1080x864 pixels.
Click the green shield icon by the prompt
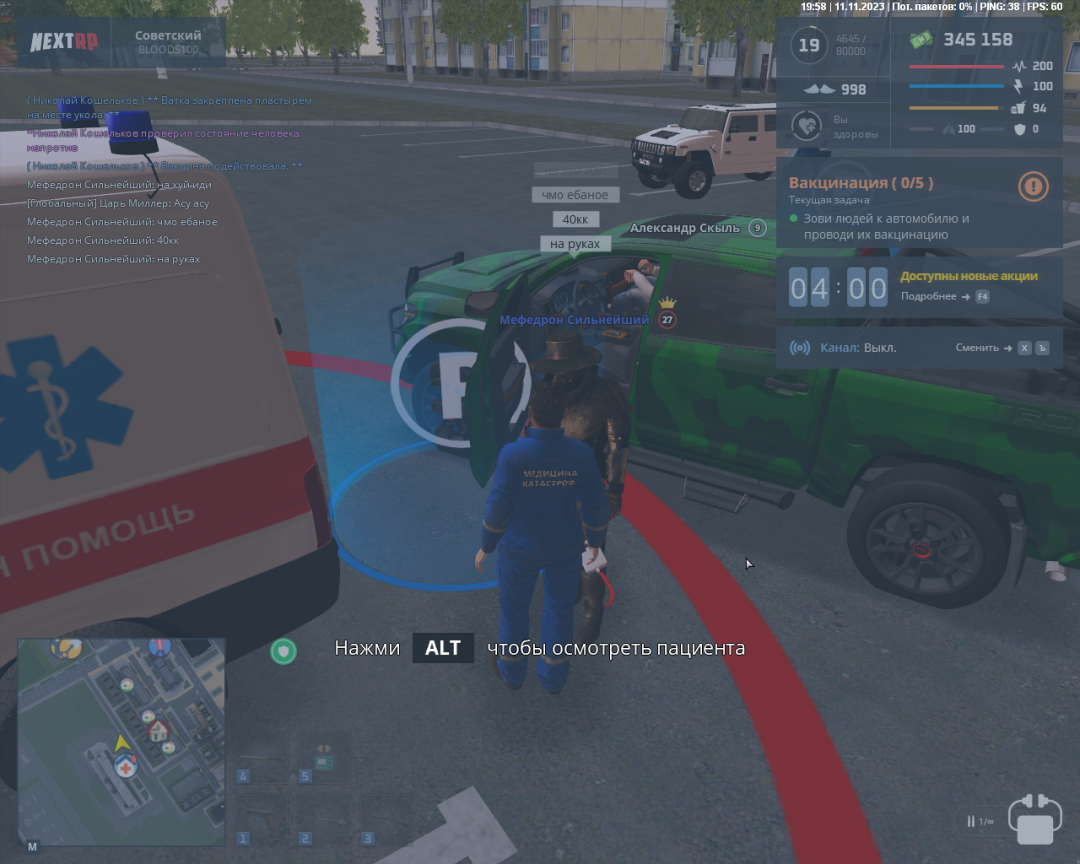[284, 651]
